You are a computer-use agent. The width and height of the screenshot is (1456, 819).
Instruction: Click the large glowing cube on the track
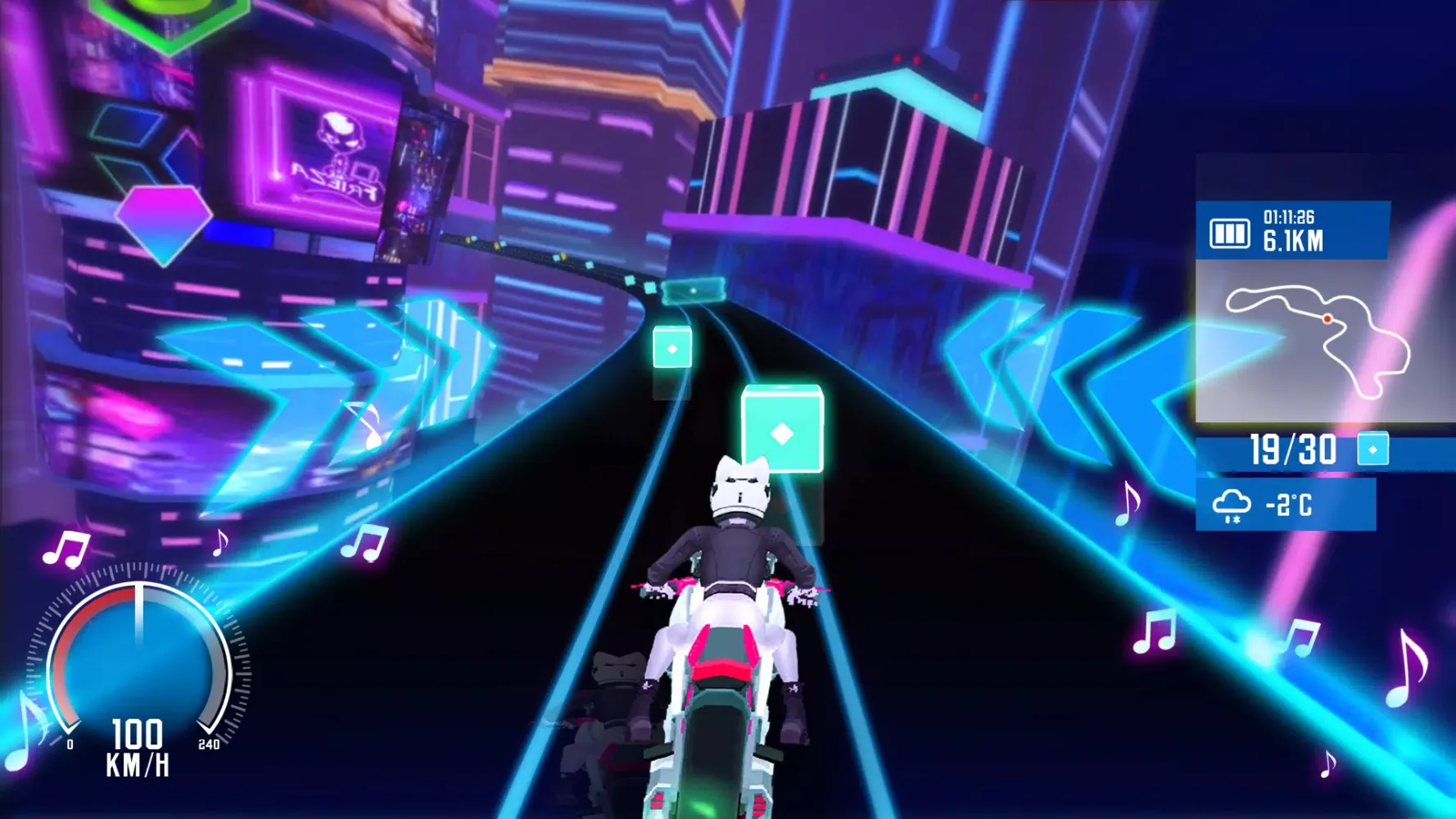tap(784, 430)
